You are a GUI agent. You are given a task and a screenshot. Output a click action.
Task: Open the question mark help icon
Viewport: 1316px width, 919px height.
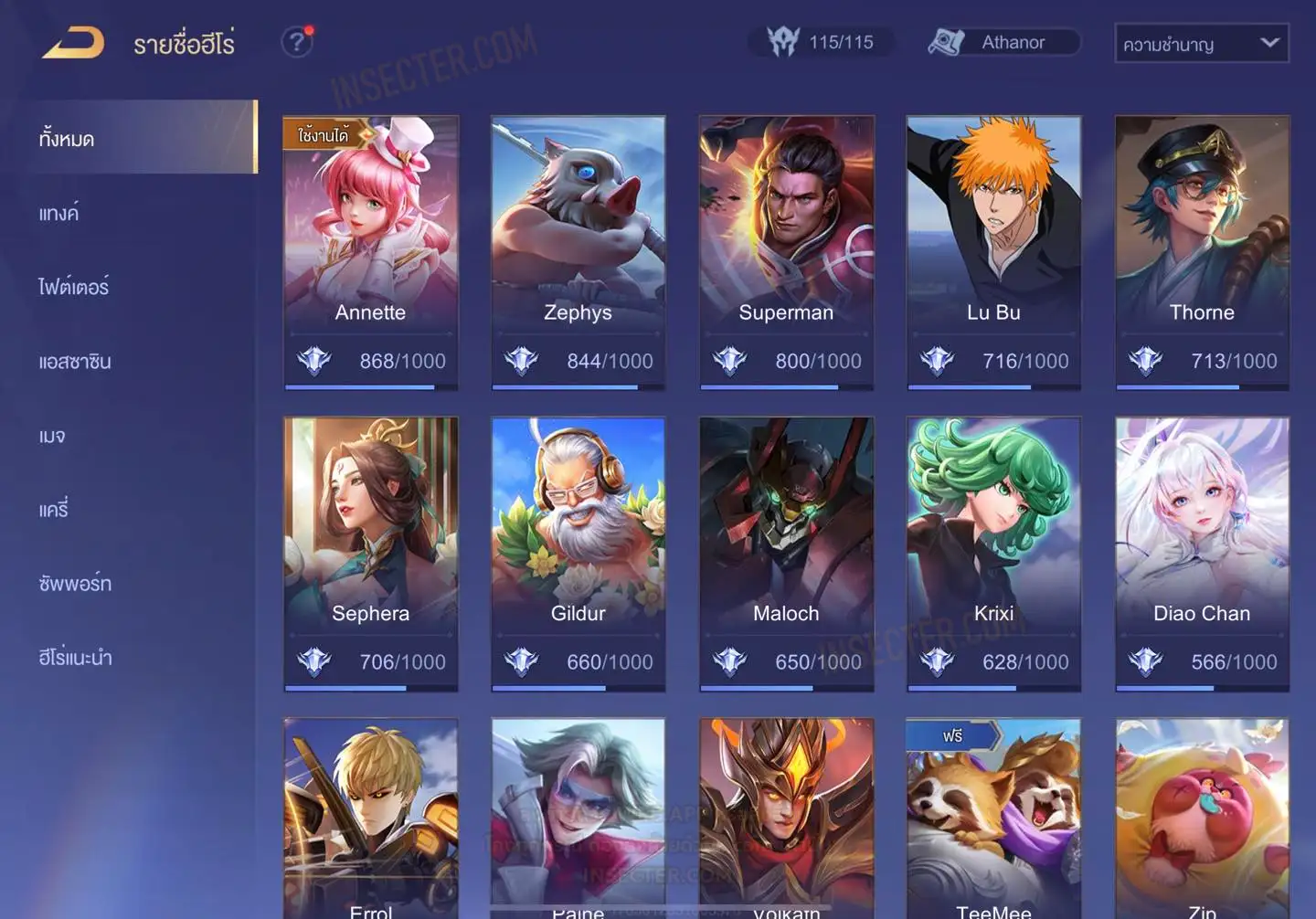296,42
